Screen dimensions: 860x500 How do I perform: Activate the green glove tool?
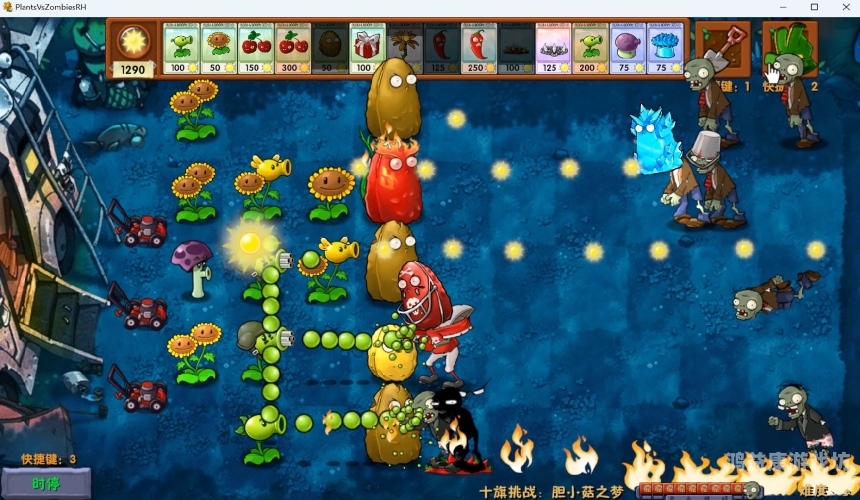pos(789,47)
